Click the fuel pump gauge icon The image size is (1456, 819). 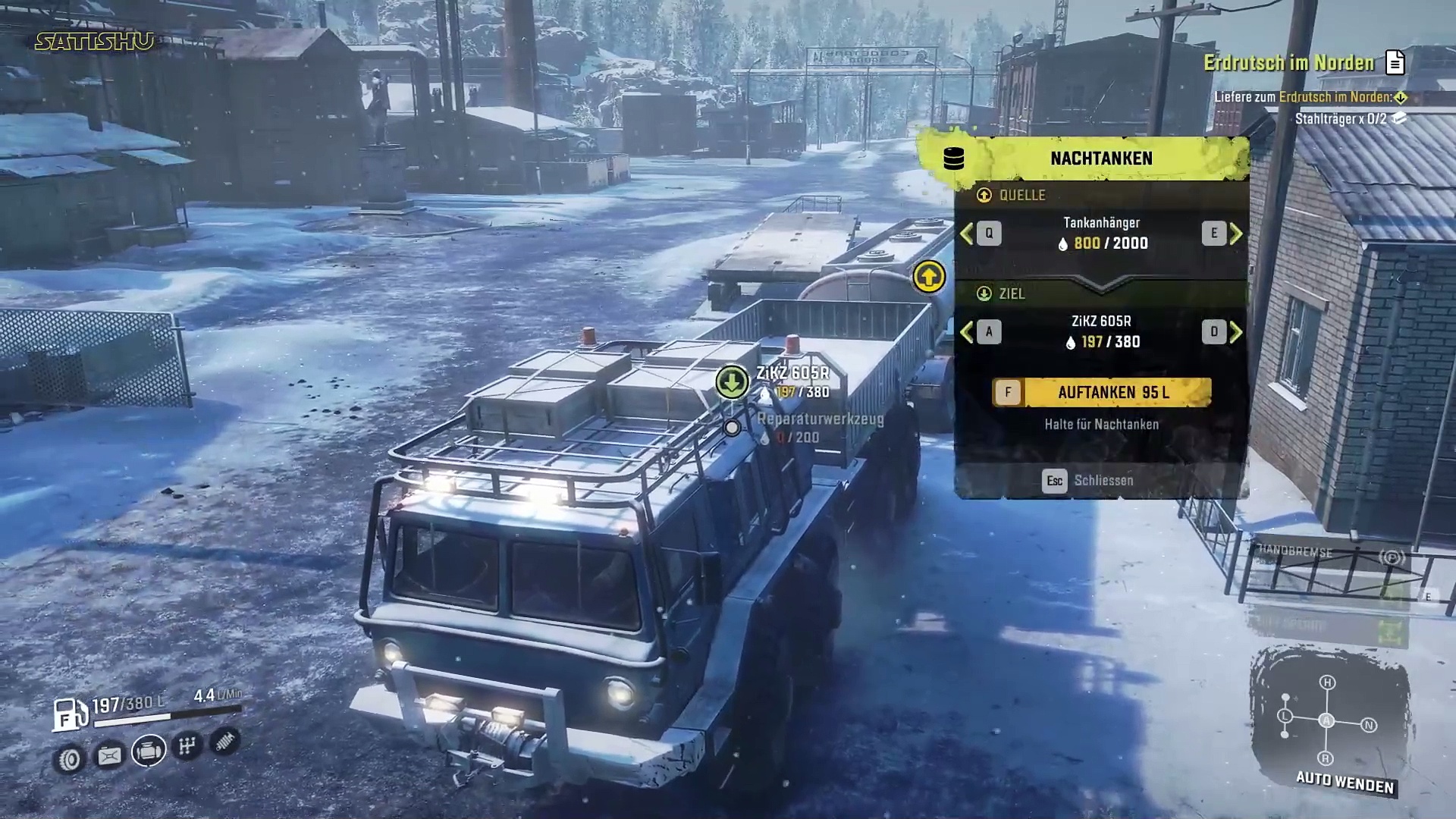pyautogui.click(x=70, y=714)
